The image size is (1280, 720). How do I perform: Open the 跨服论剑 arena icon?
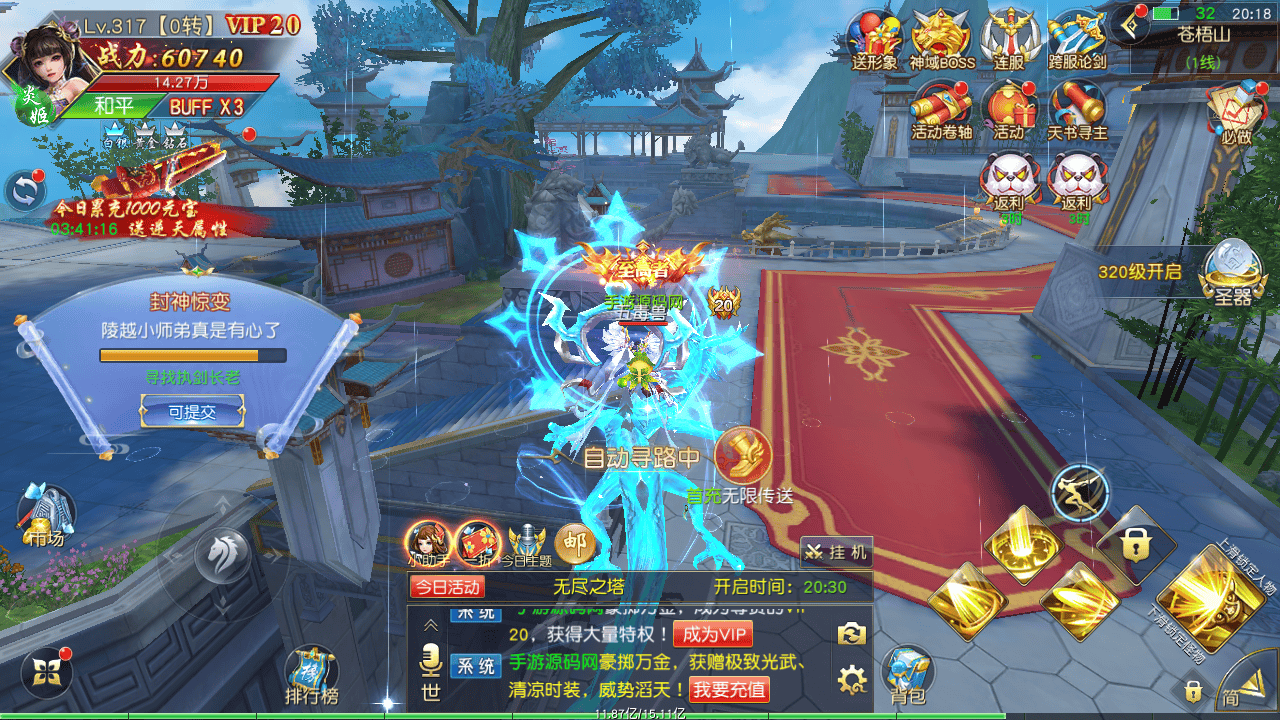(x=1076, y=40)
